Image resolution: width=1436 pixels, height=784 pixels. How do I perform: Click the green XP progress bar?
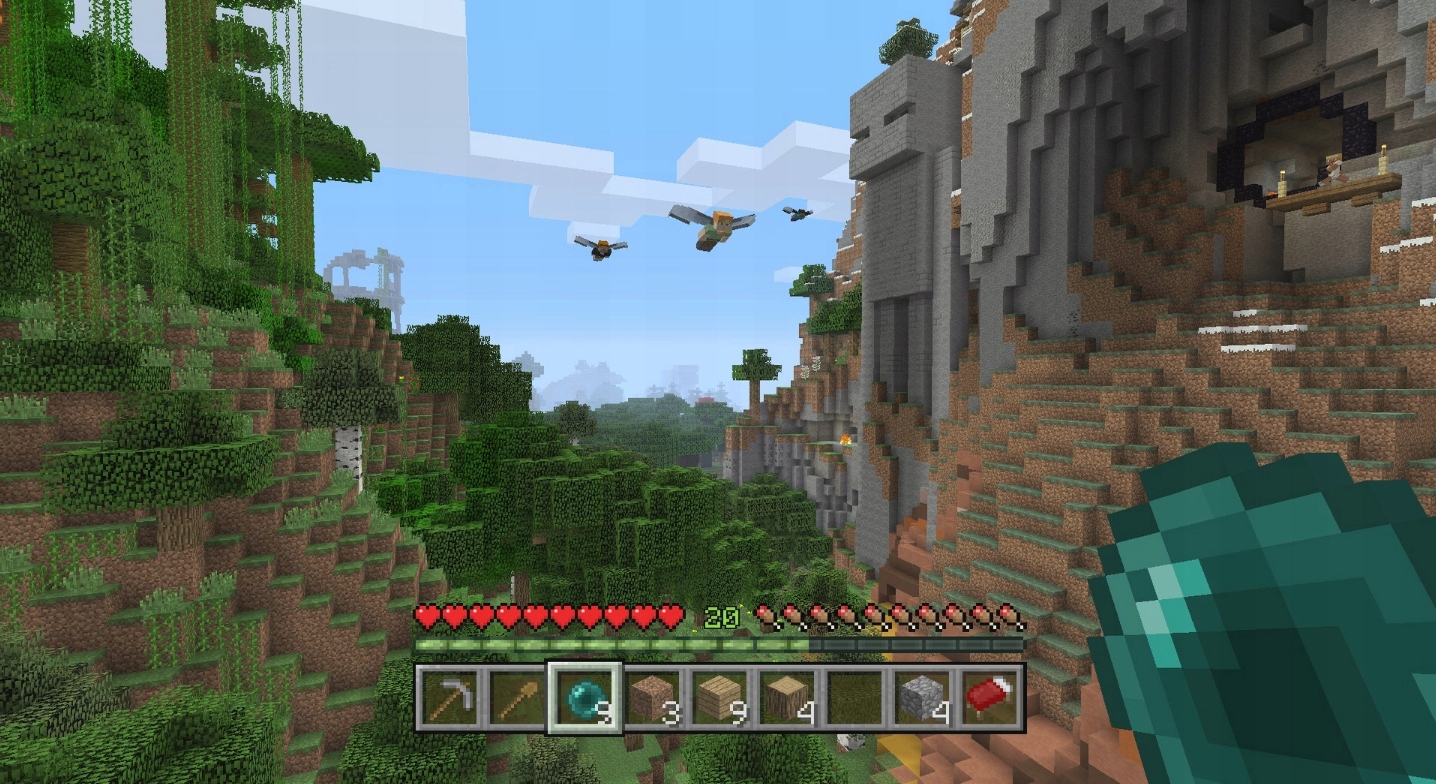click(600, 642)
